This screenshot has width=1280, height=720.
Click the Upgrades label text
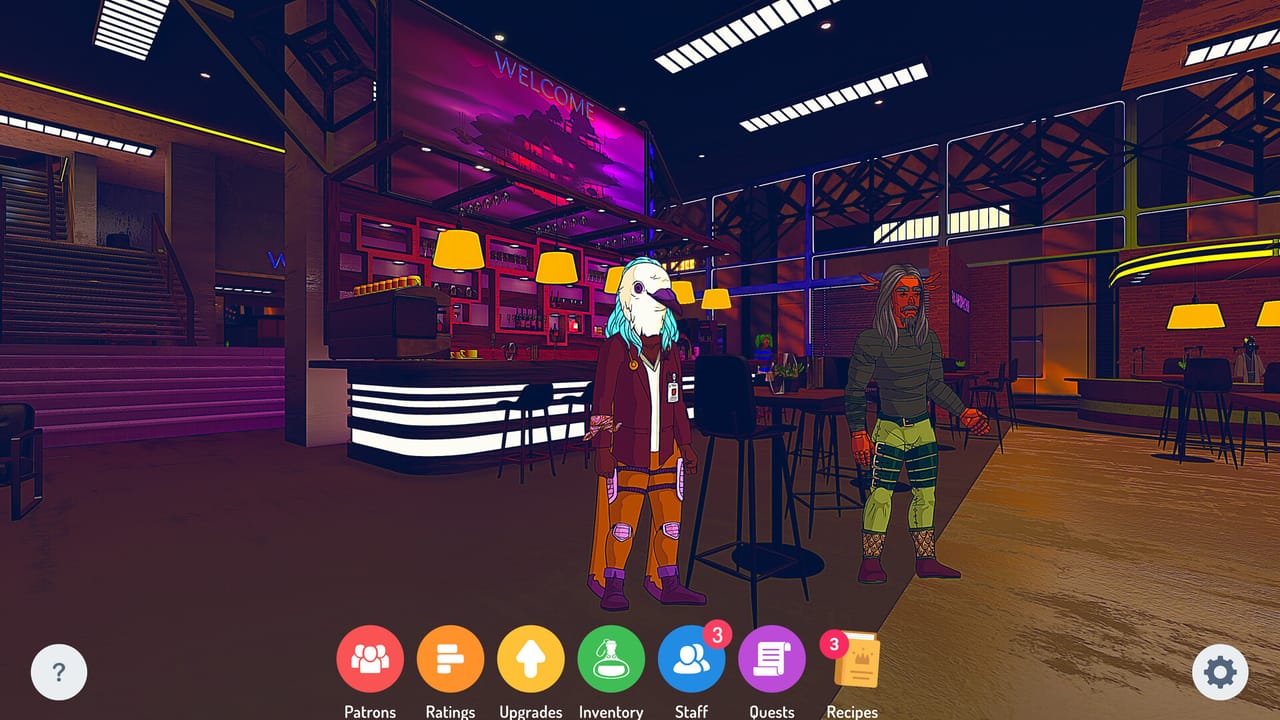(531, 711)
